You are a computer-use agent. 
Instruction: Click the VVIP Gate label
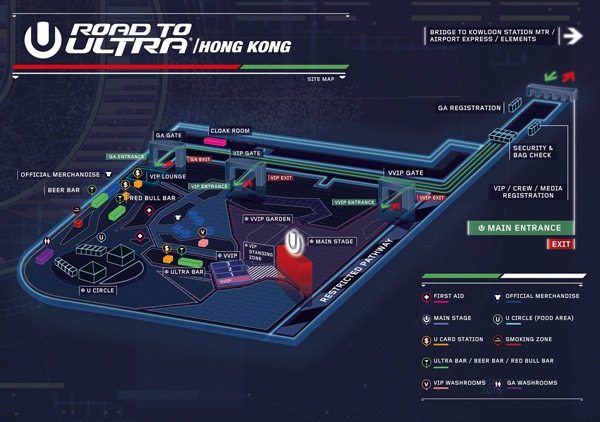(x=407, y=172)
